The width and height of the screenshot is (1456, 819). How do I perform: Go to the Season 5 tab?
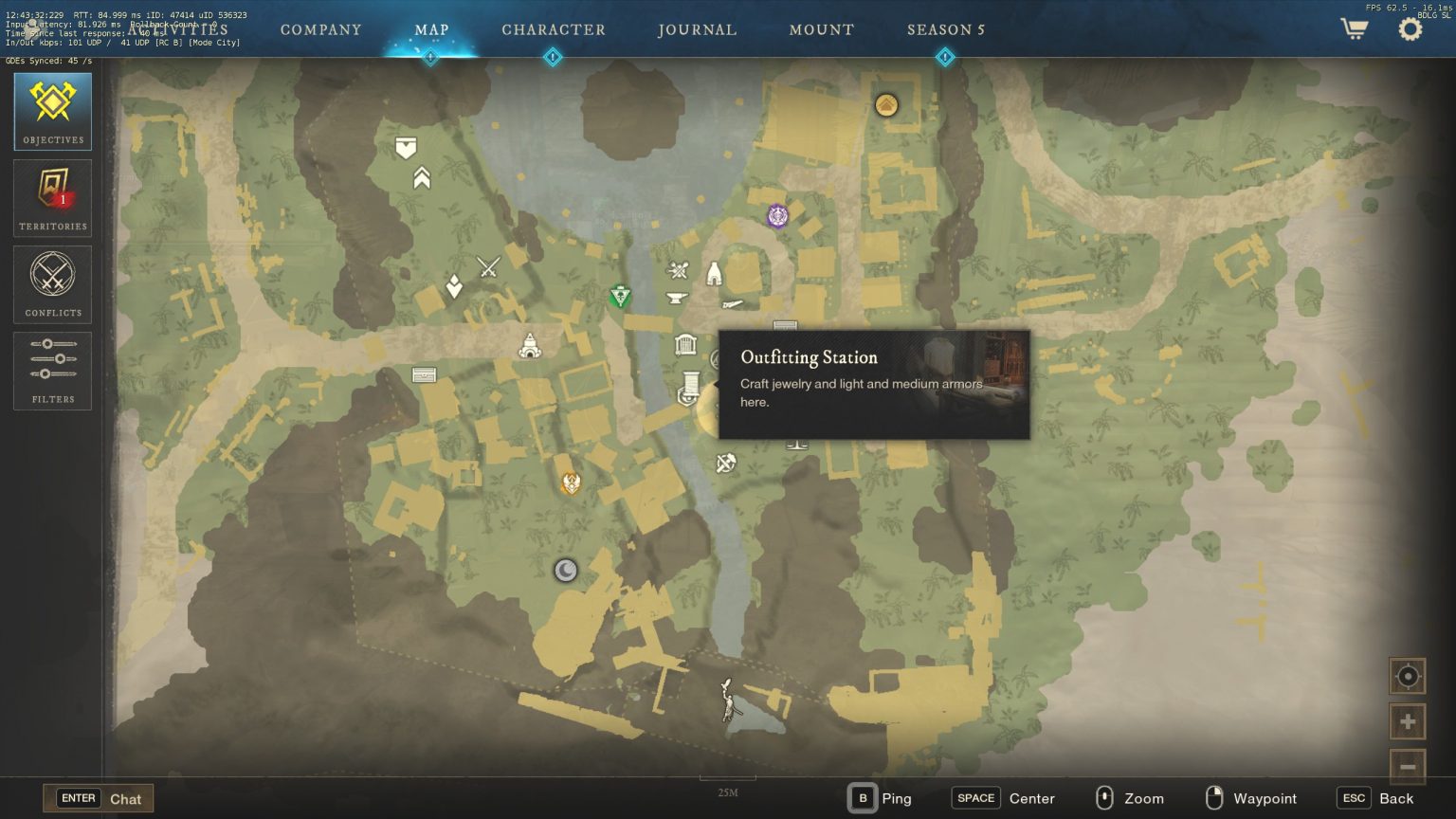945,29
